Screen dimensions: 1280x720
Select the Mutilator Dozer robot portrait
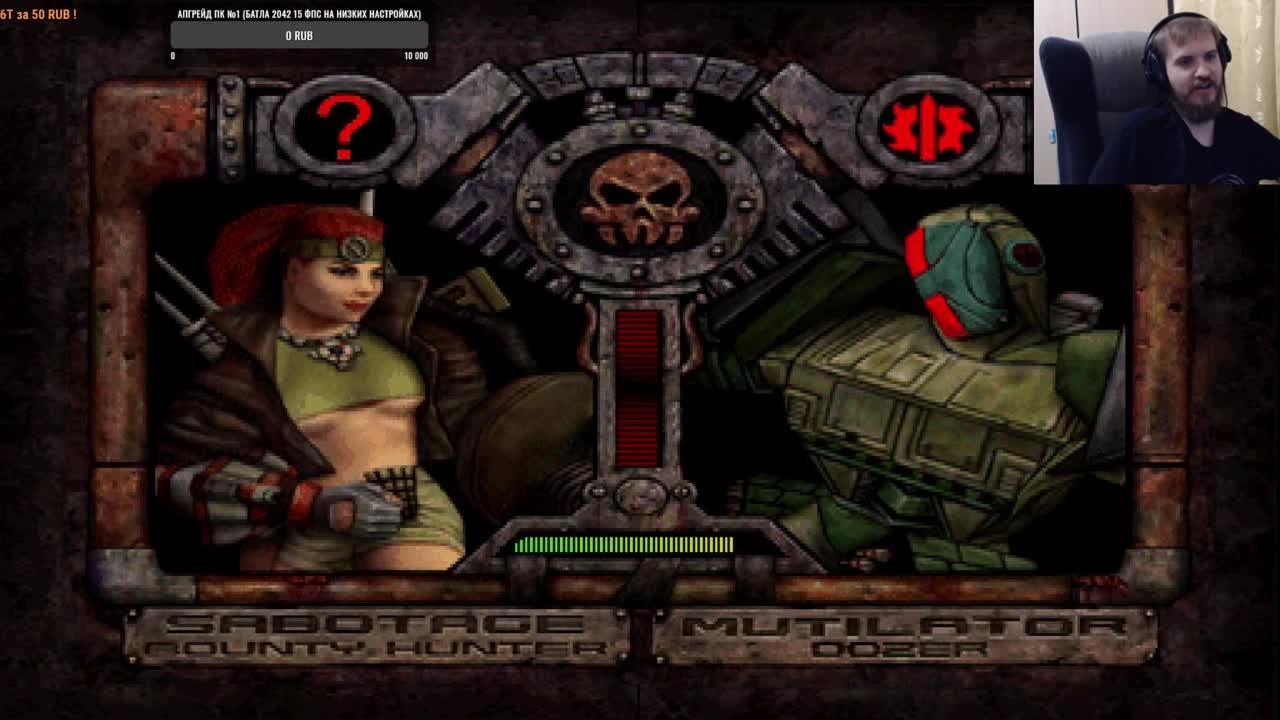coord(930,390)
